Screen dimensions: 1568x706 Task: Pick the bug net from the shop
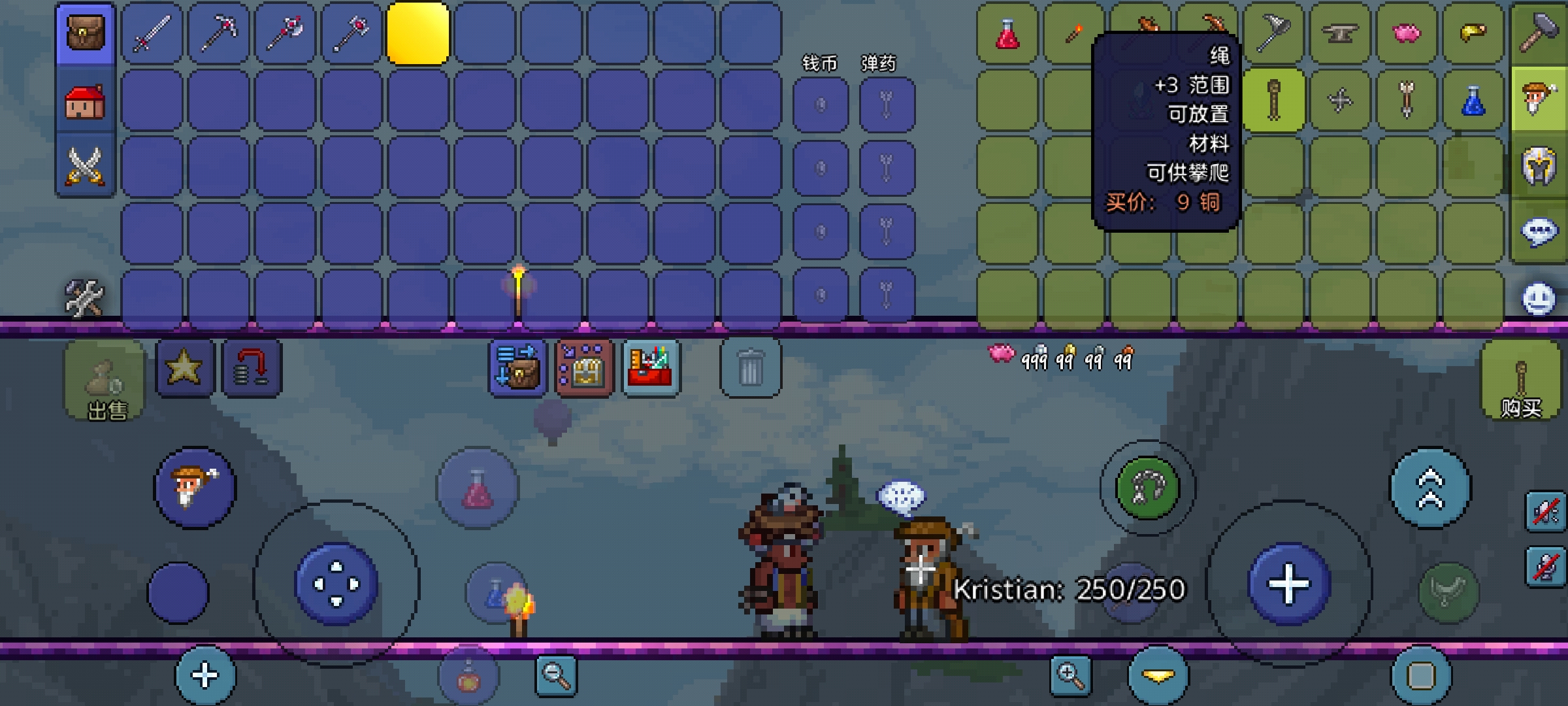[1273, 33]
